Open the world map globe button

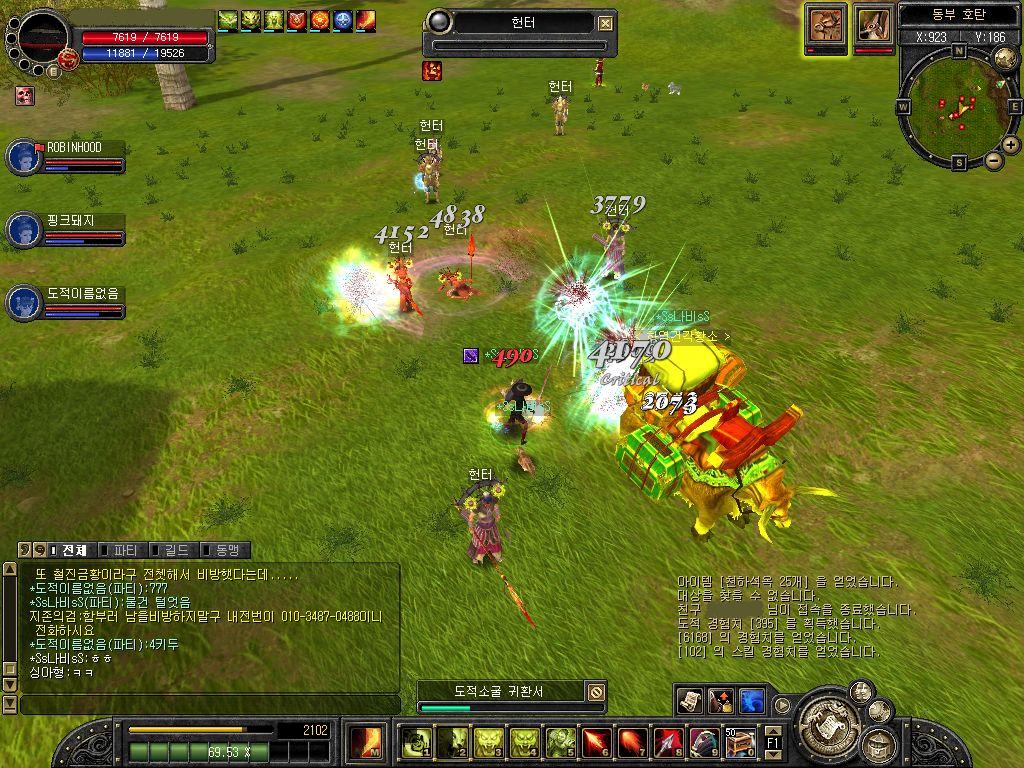coord(1005,57)
